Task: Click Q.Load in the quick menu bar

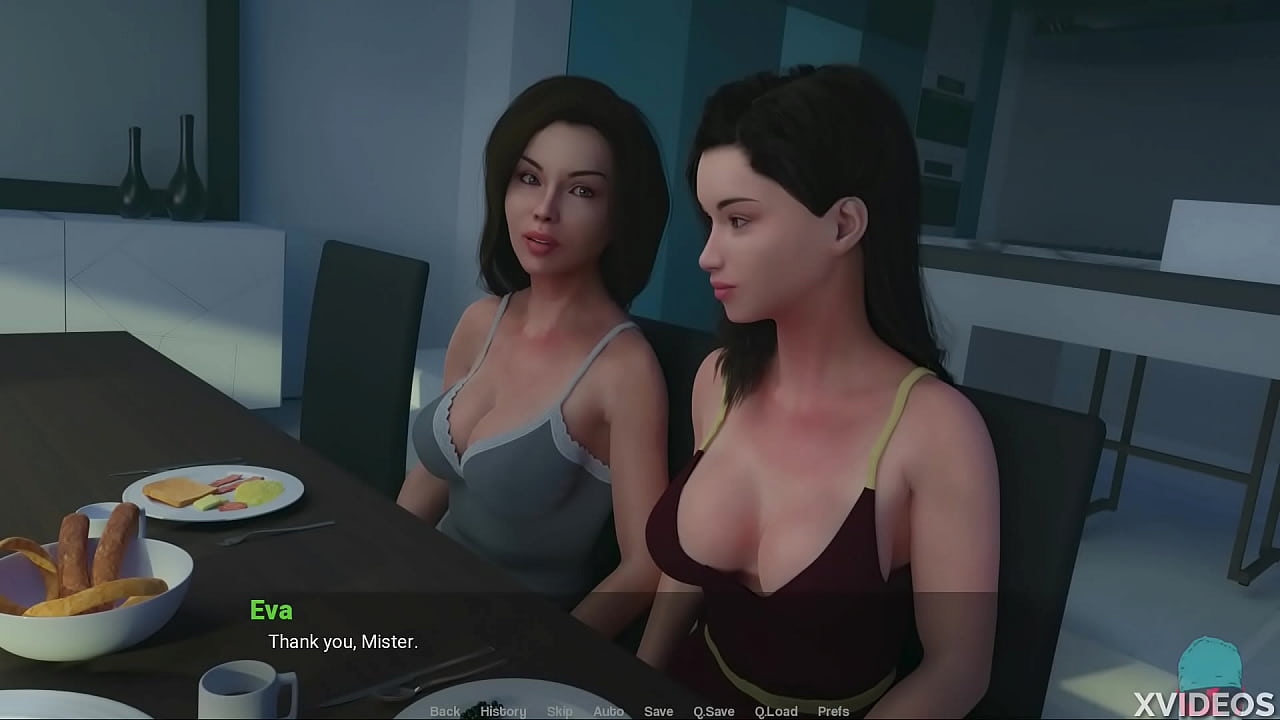Action: (x=777, y=711)
